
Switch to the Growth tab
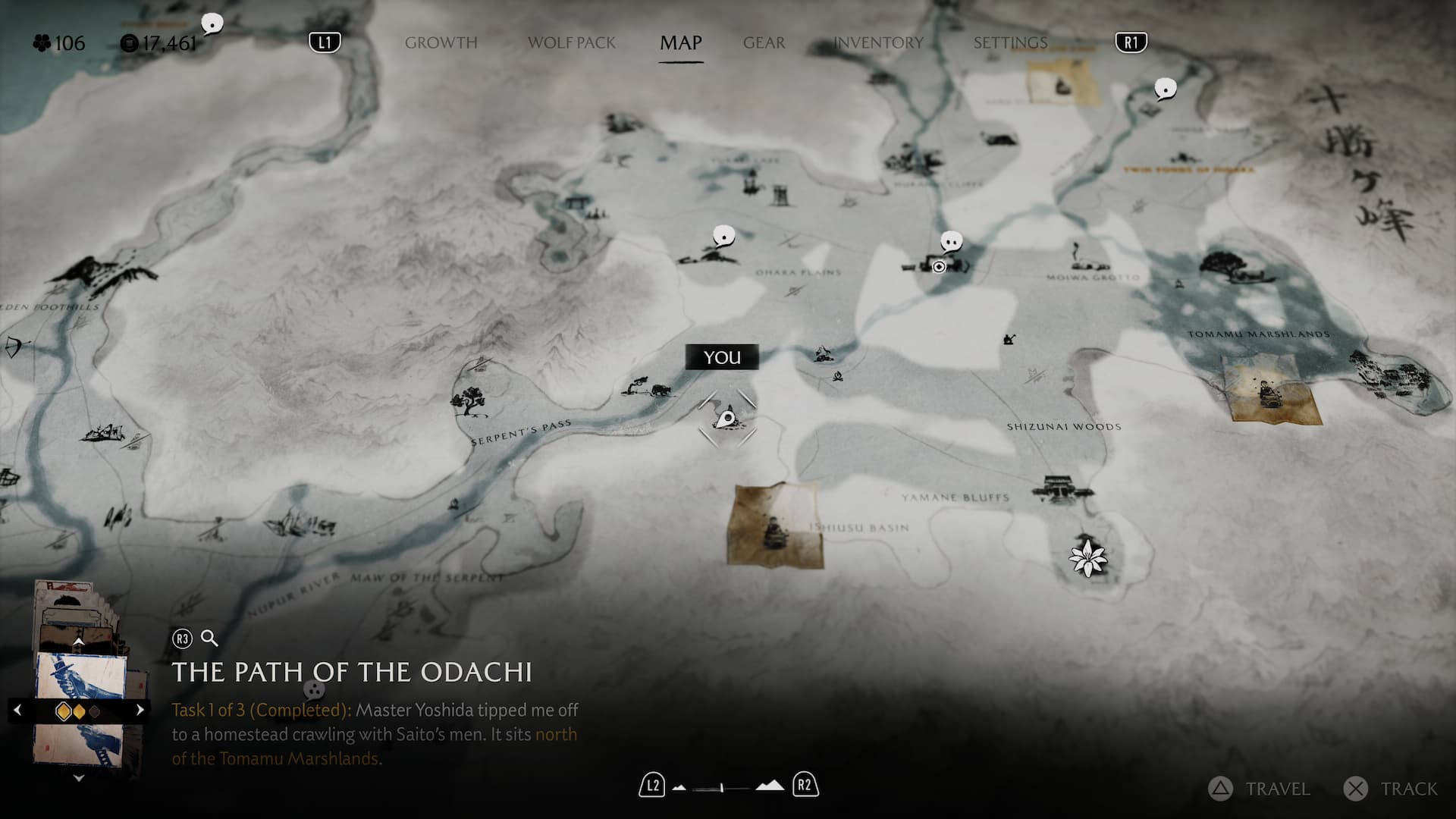[441, 43]
